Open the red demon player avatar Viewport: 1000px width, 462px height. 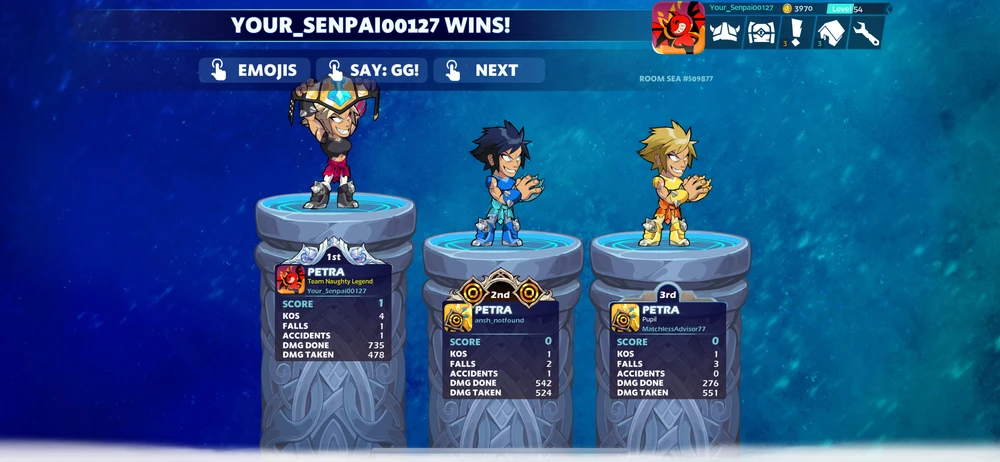(679, 27)
